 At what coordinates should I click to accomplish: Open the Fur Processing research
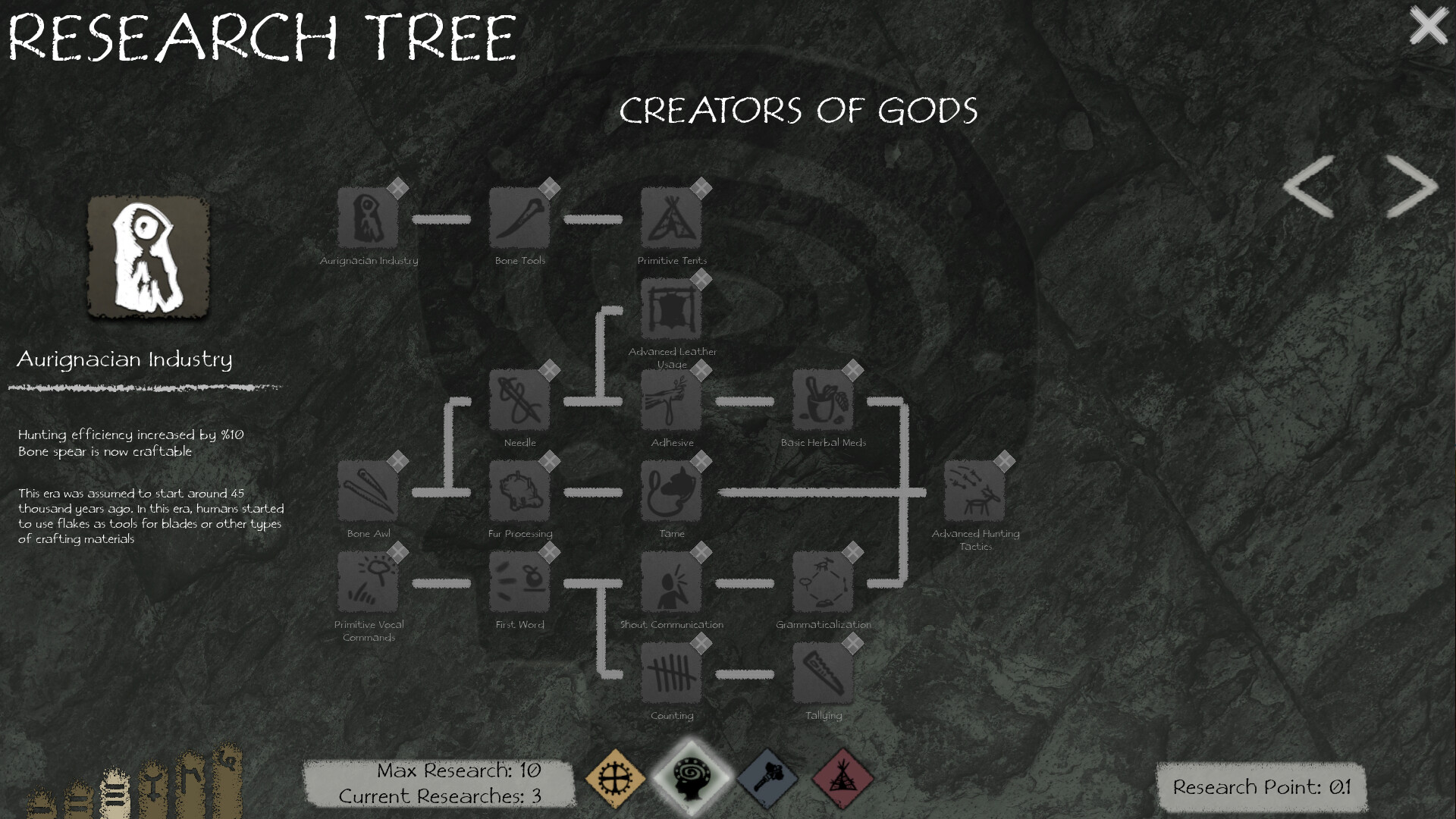520,491
